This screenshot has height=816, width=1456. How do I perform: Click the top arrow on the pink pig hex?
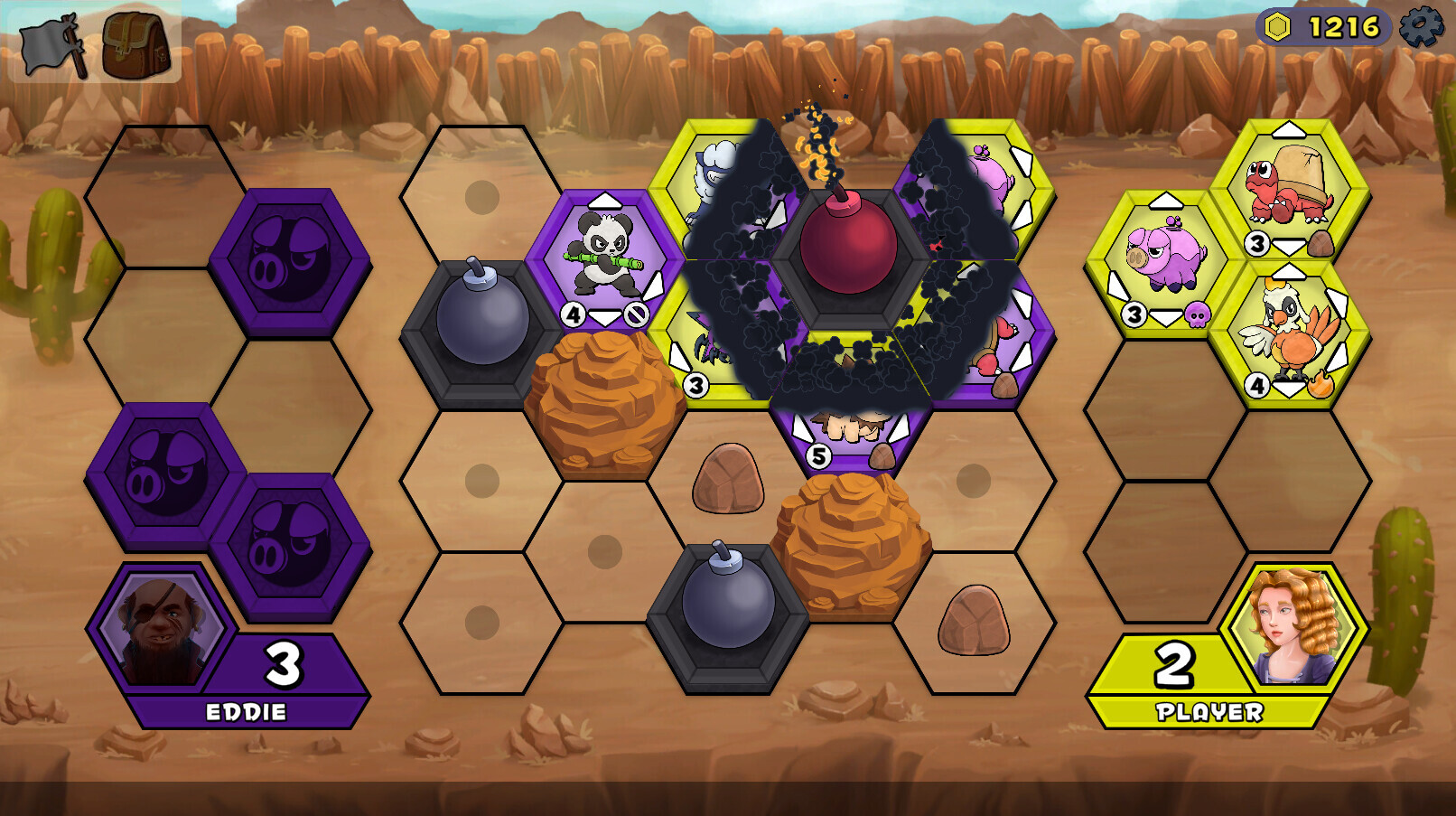tap(1167, 200)
